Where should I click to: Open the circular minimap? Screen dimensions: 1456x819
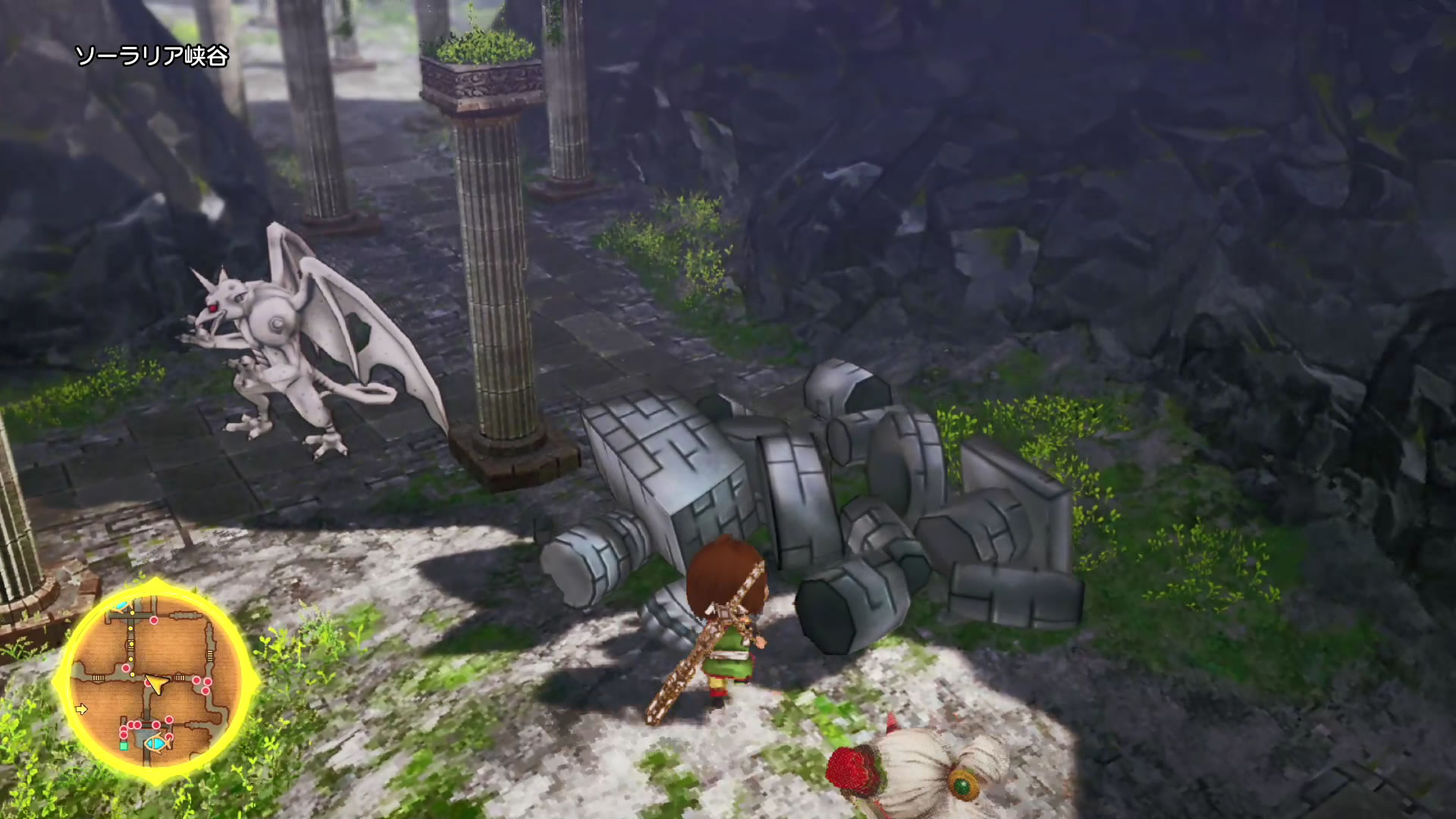click(155, 680)
